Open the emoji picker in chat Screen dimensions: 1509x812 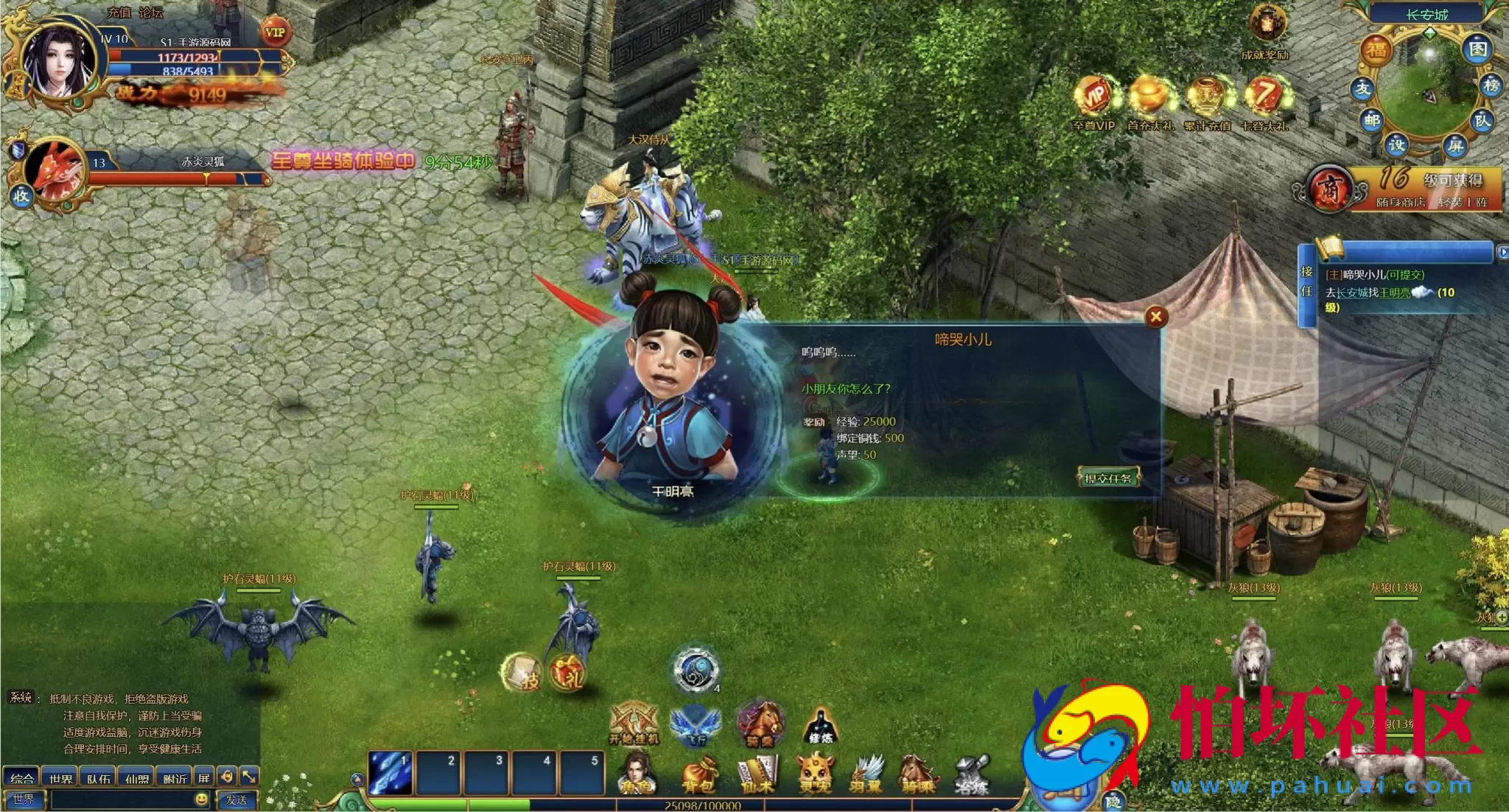click(x=201, y=799)
